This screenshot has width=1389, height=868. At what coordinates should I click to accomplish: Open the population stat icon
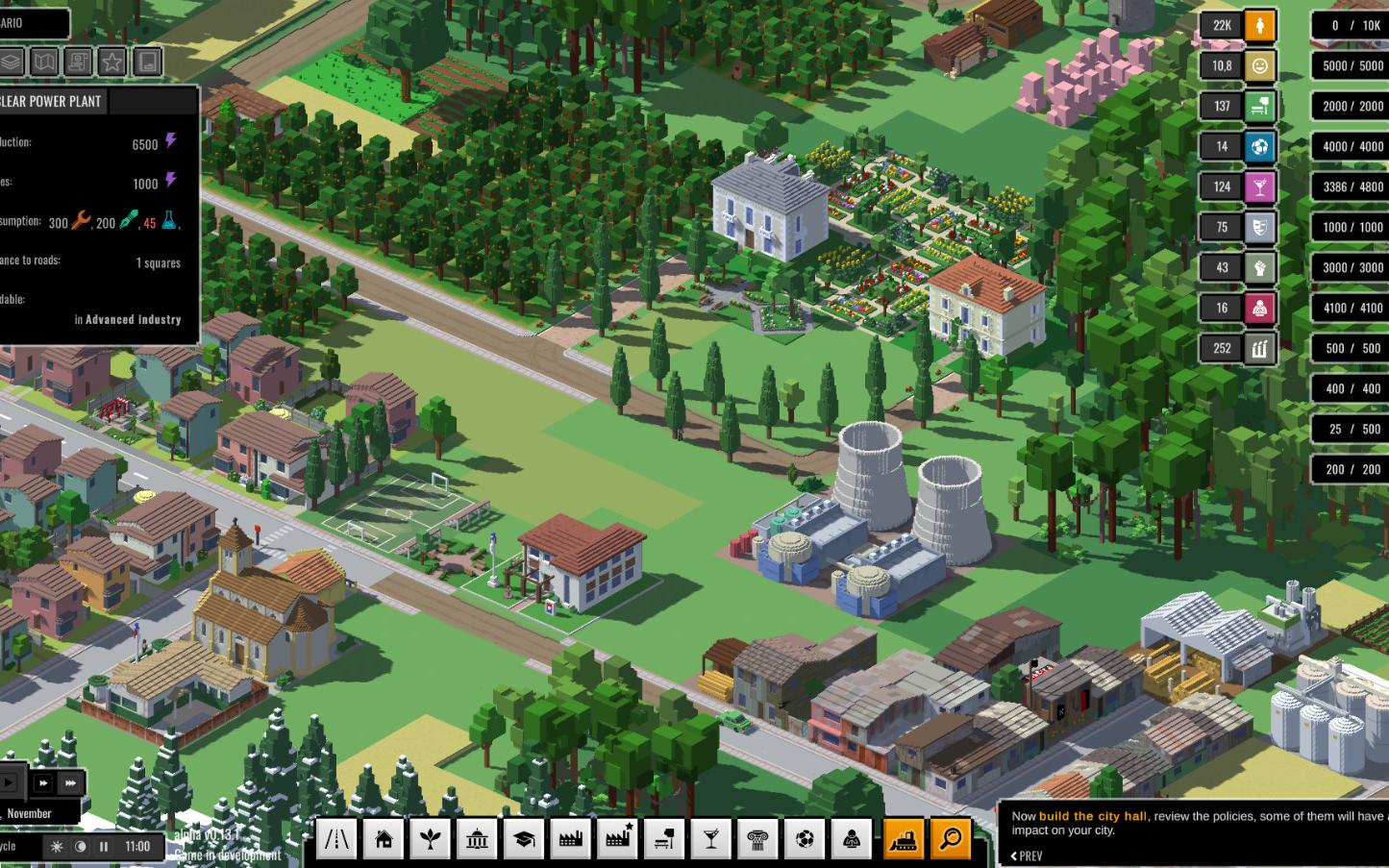(1259, 26)
